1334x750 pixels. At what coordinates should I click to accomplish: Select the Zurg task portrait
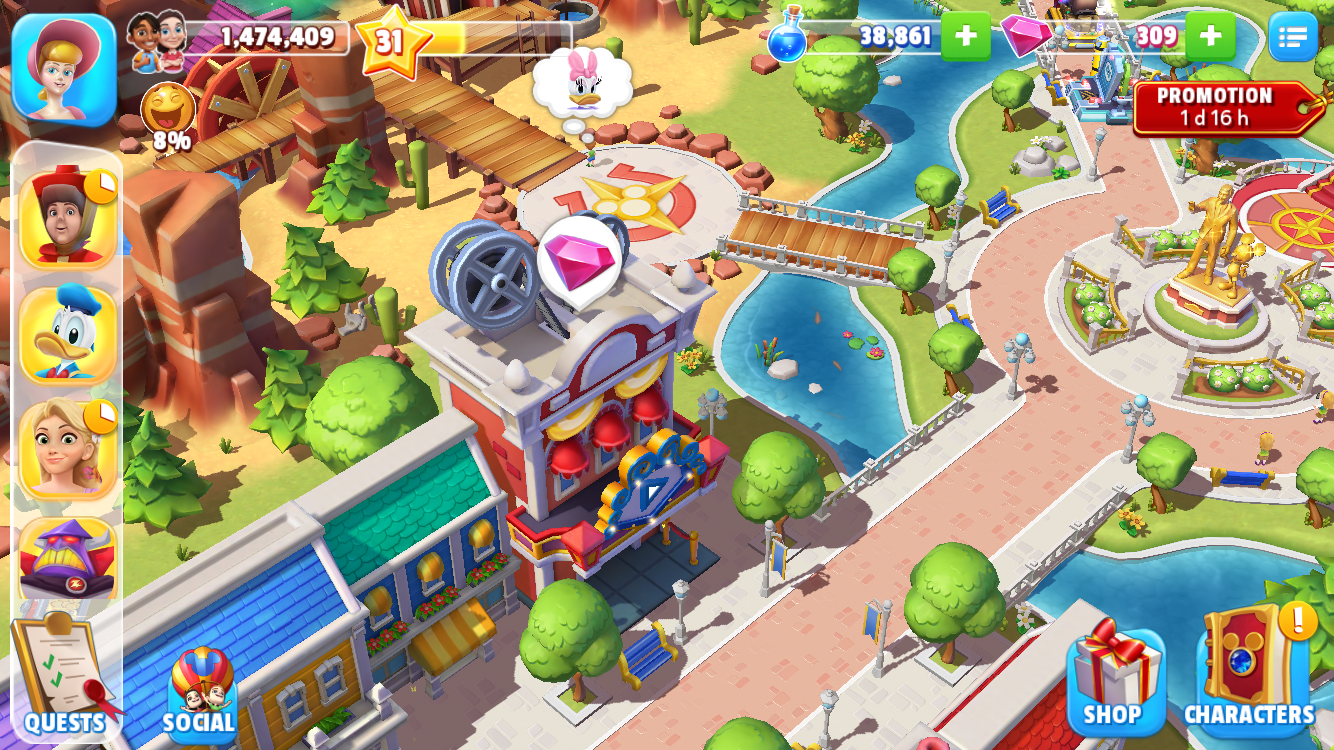pyautogui.click(x=68, y=560)
